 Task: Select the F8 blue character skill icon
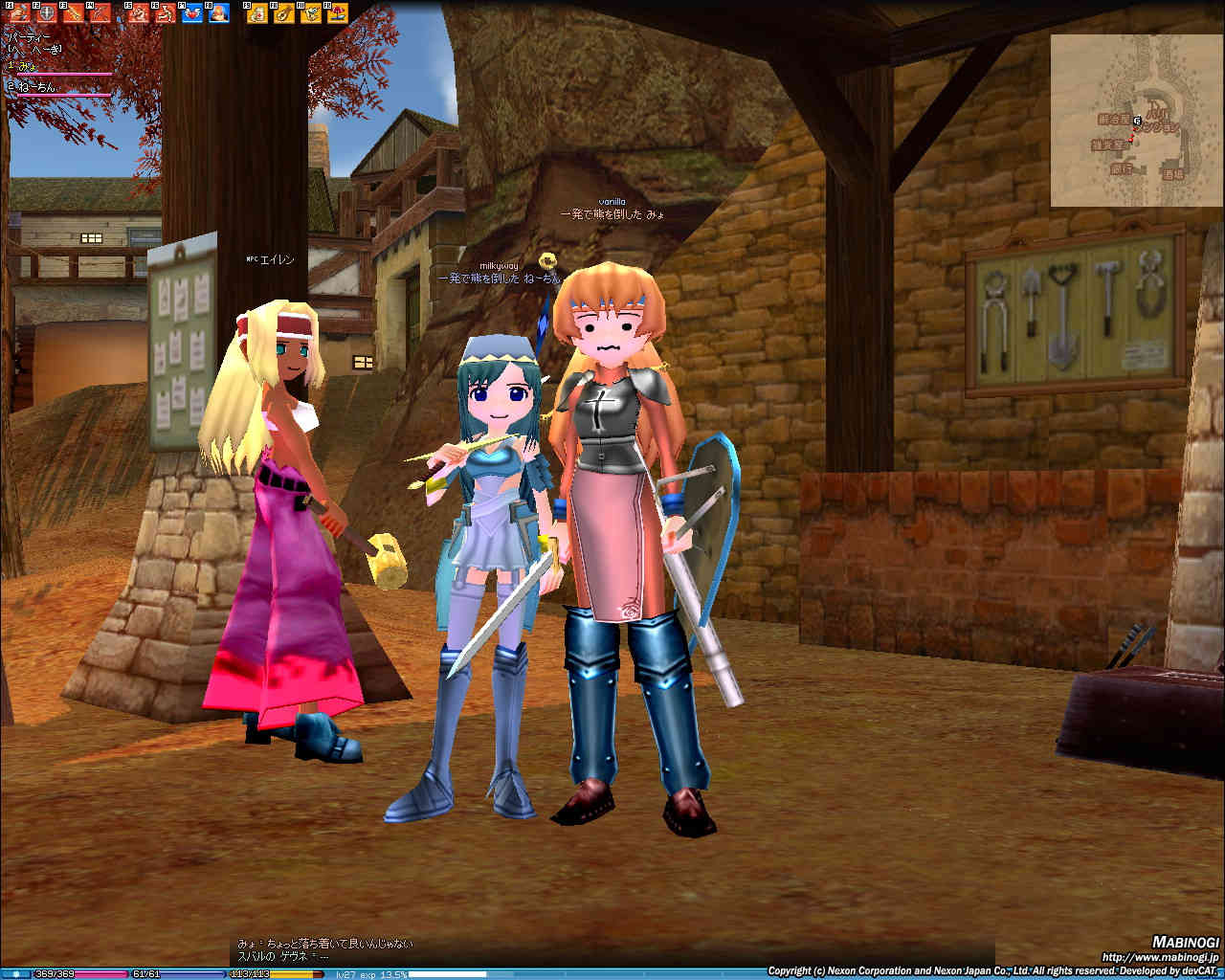pos(219,13)
